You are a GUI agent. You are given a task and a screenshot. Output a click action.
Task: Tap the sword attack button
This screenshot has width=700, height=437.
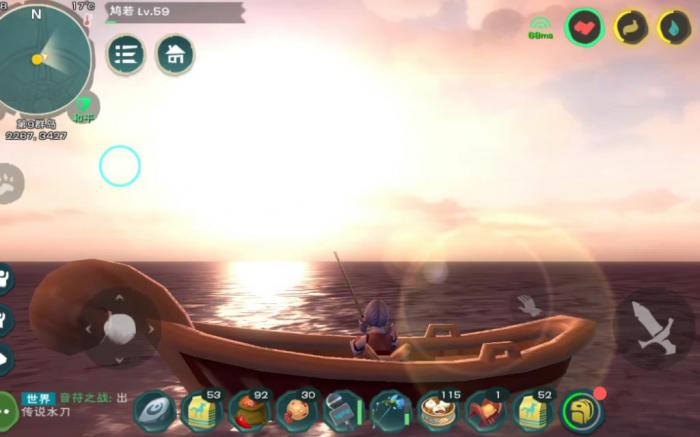coord(653,326)
